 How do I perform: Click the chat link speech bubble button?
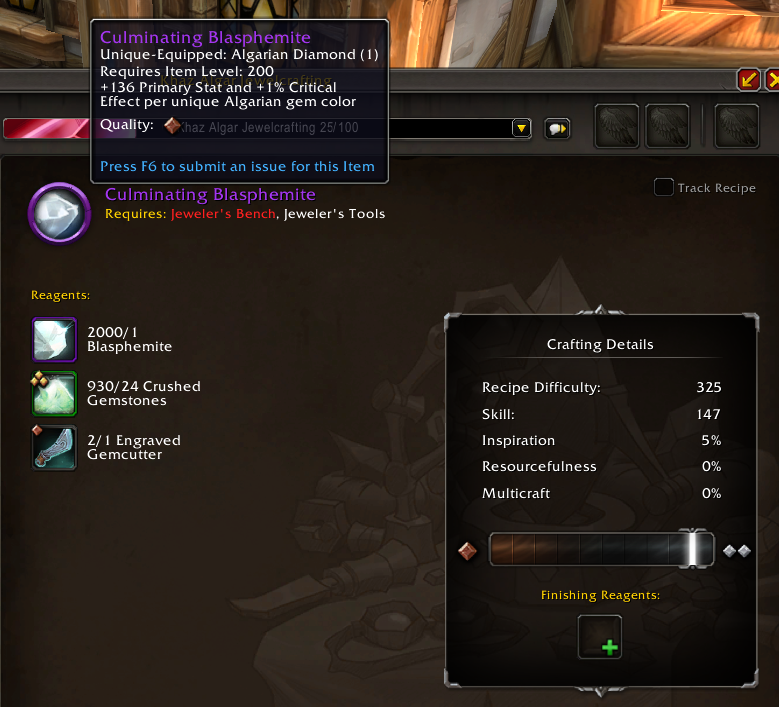click(557, 128)
